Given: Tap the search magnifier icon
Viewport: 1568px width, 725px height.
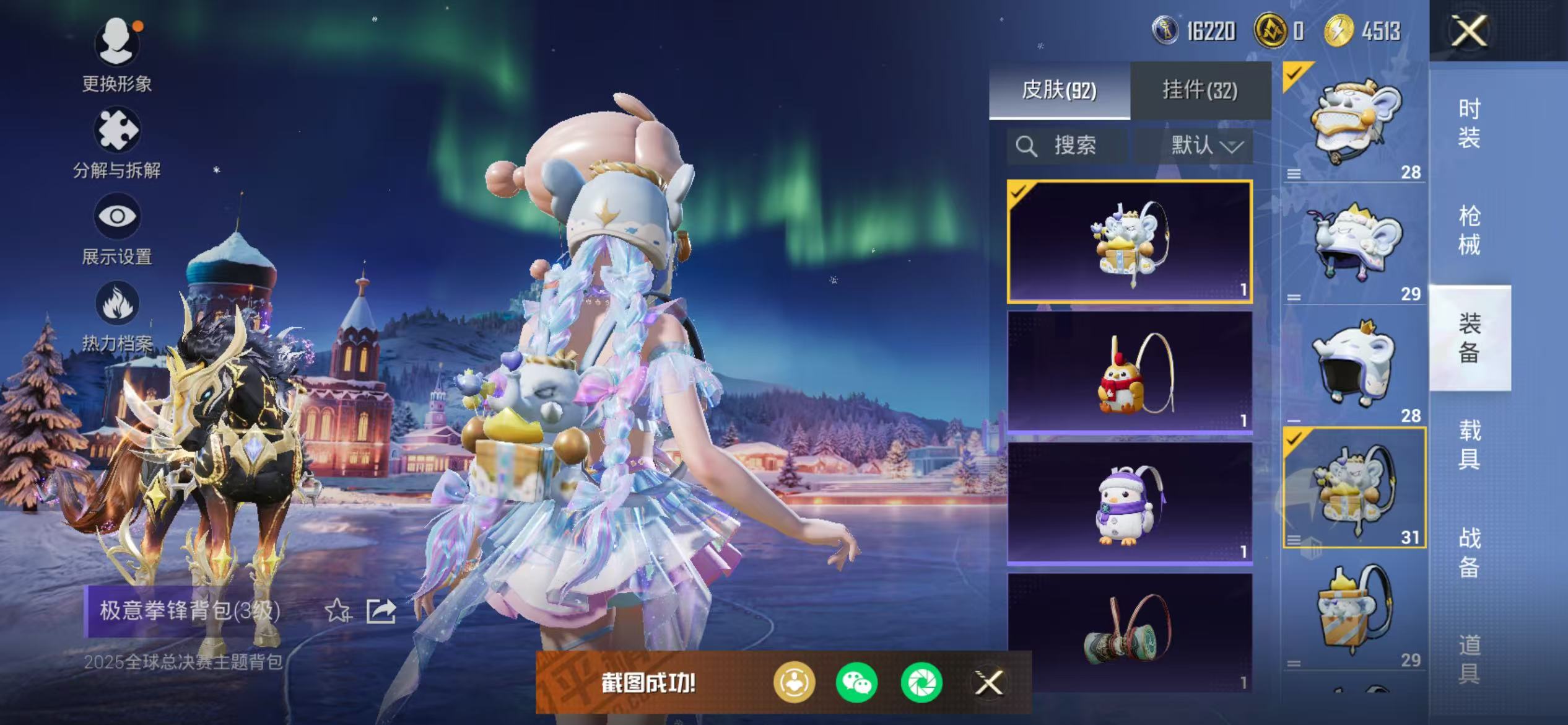Looking at the screenshot, I should (1028, 146).
